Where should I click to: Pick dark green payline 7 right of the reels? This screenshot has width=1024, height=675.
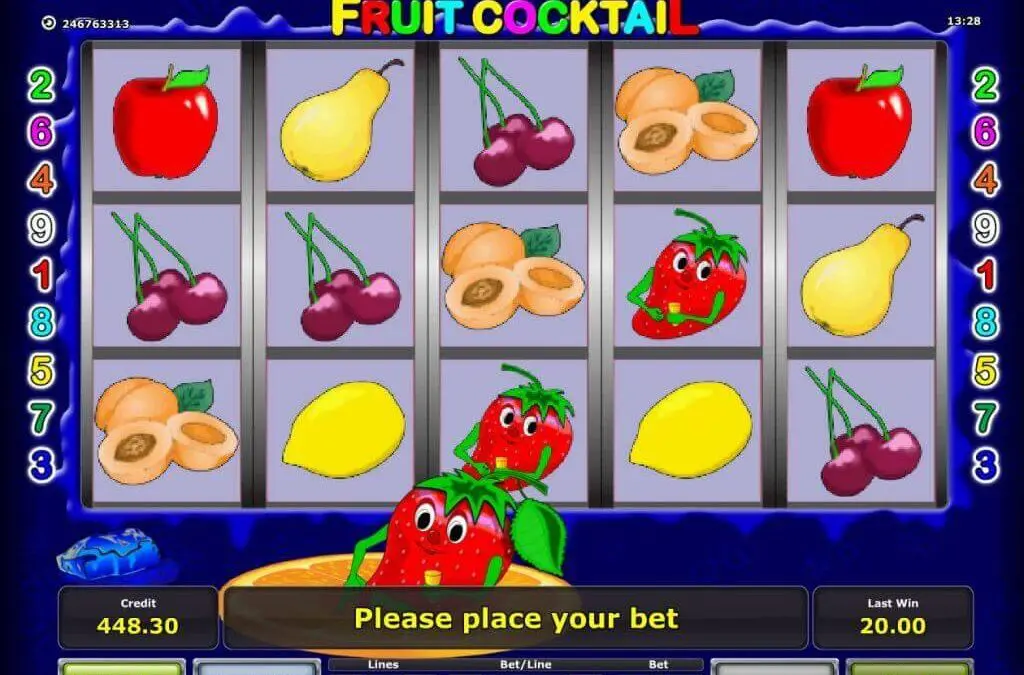pyautogui.click(x=986, y=418)
